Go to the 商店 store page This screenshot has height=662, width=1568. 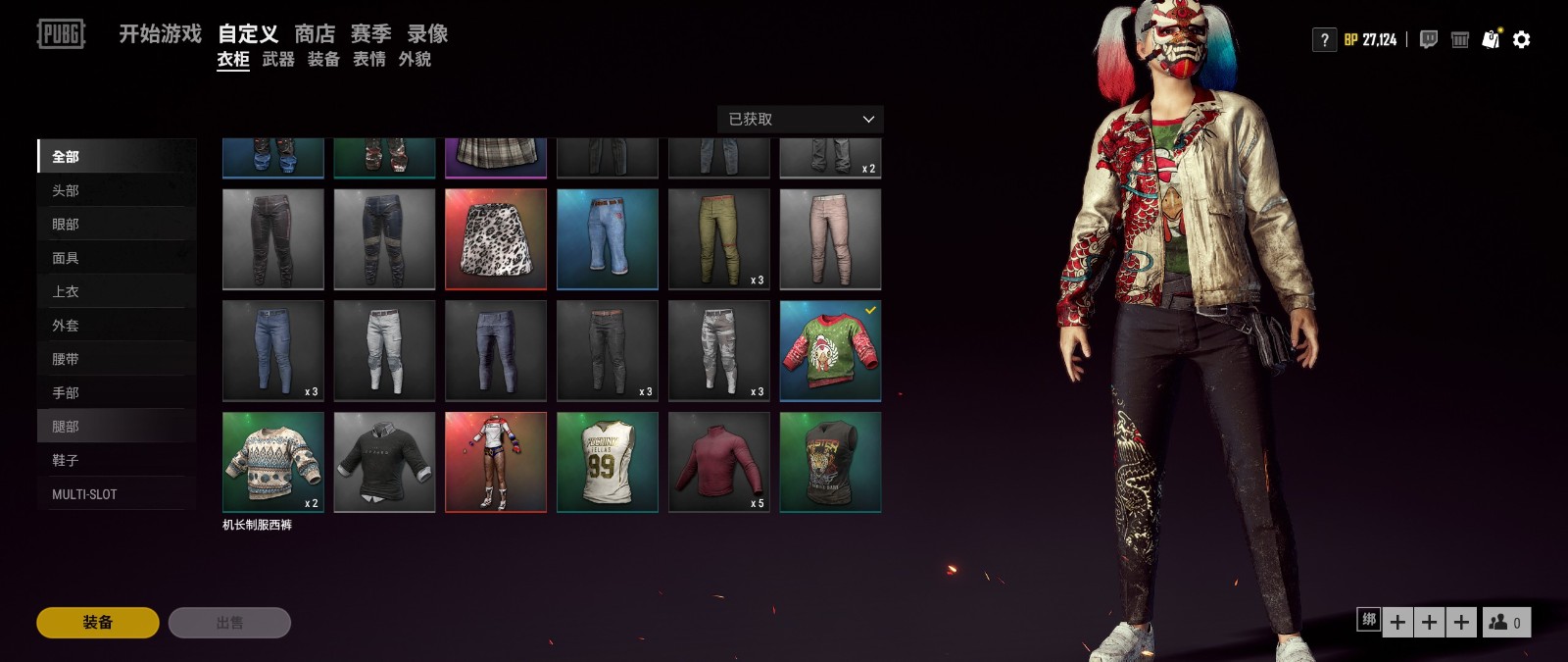point(315,34)
